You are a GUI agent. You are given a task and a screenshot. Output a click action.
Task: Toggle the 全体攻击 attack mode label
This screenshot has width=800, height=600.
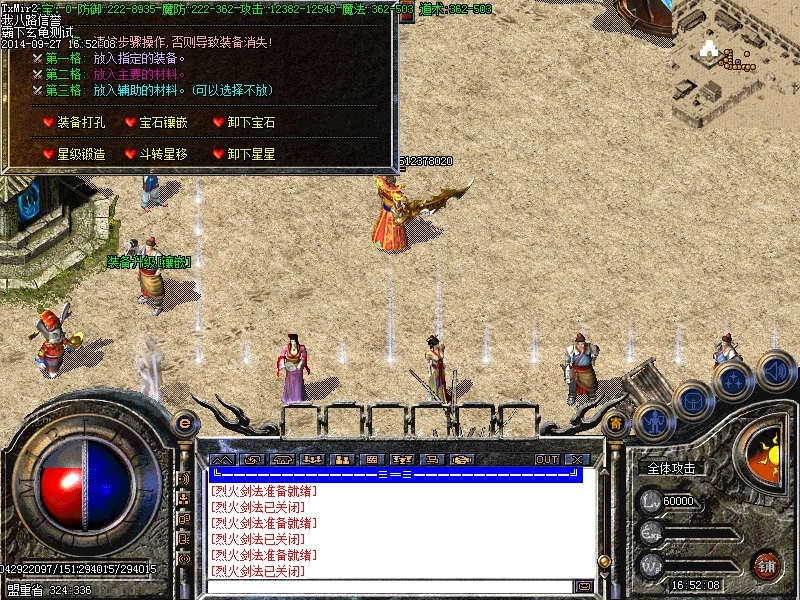(x=671, y=468)
